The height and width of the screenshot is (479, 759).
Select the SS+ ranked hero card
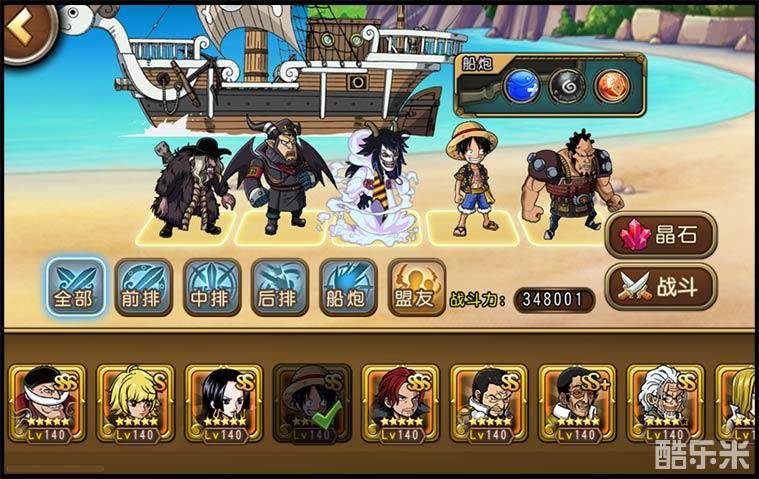click(x=577, y=404)
